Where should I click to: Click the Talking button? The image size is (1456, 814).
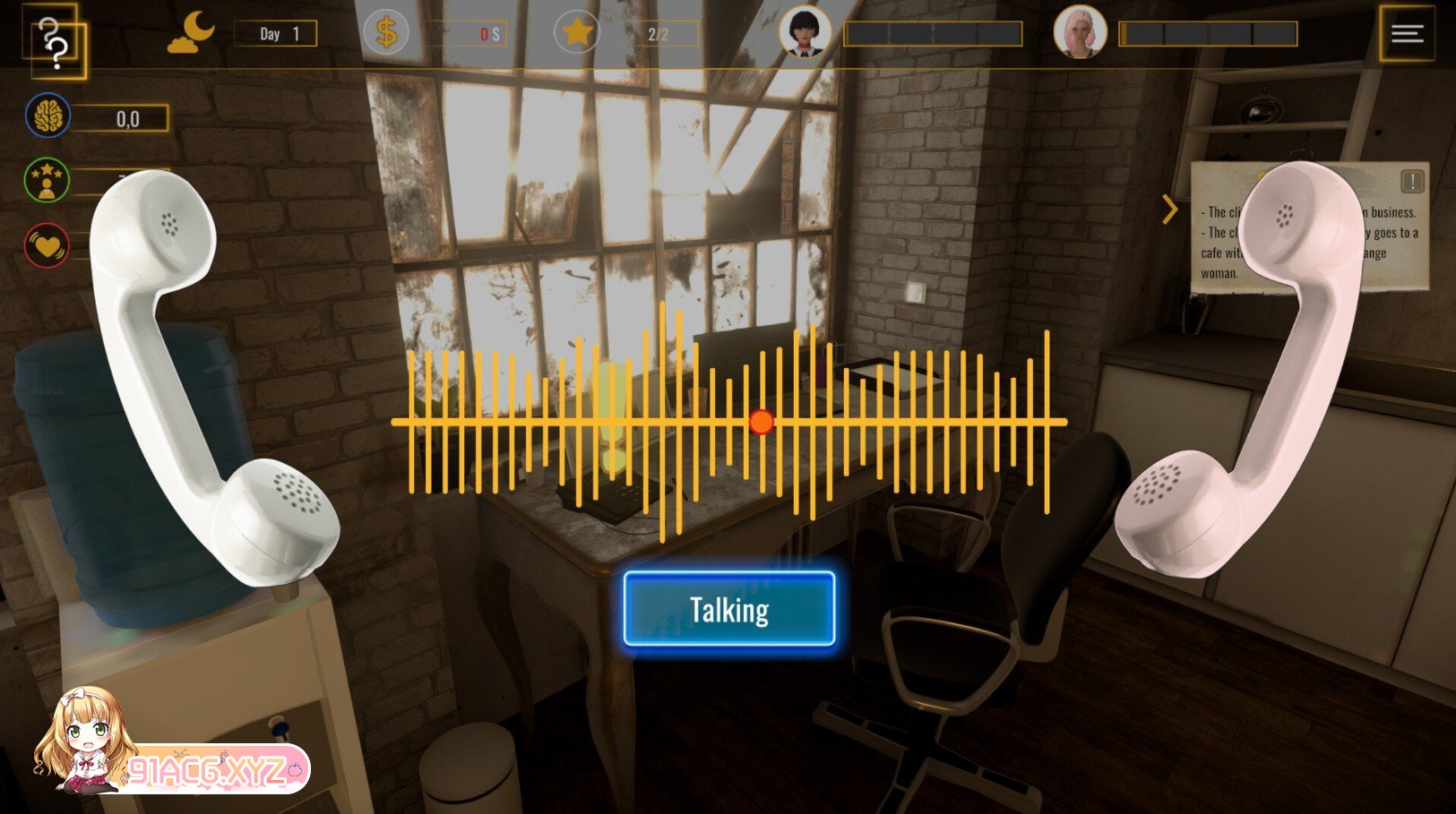point(729,610)
